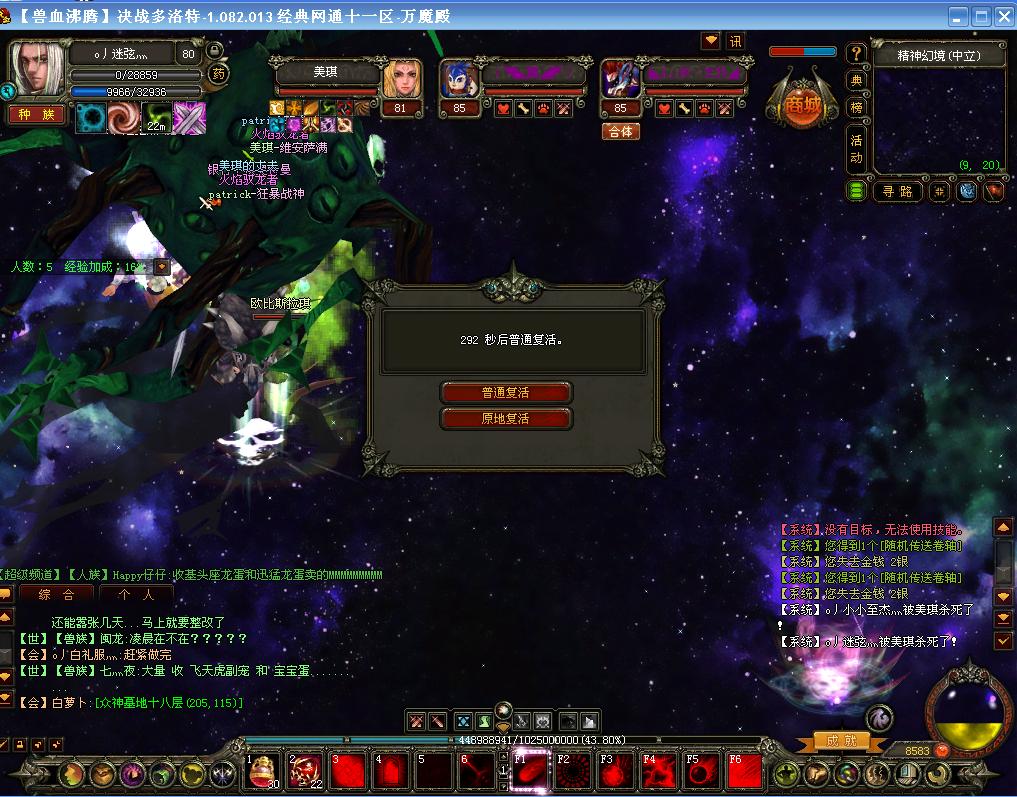Viewport: 1017px width, 797px height.
Task: Click the 合体 merge button
Action: pos(620,132)
